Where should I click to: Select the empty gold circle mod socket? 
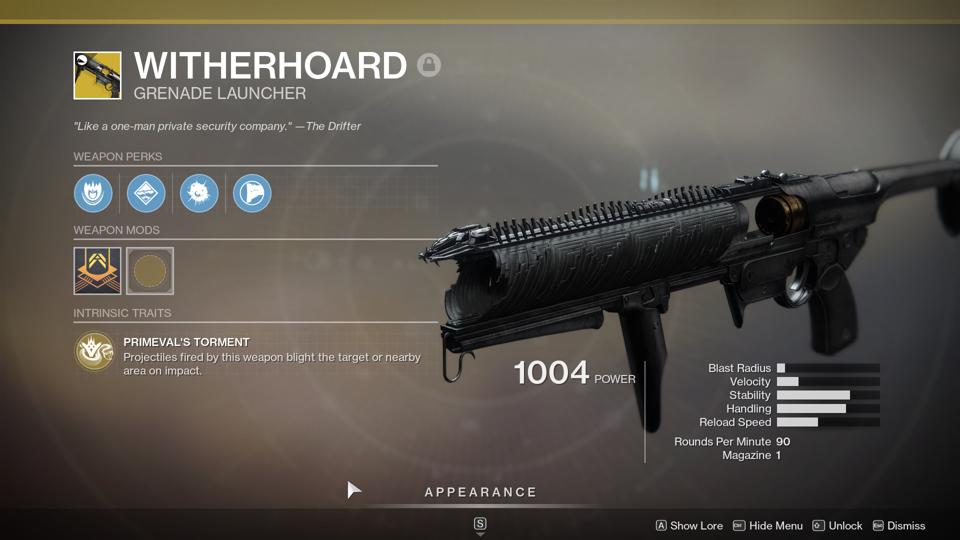point(150,271)
